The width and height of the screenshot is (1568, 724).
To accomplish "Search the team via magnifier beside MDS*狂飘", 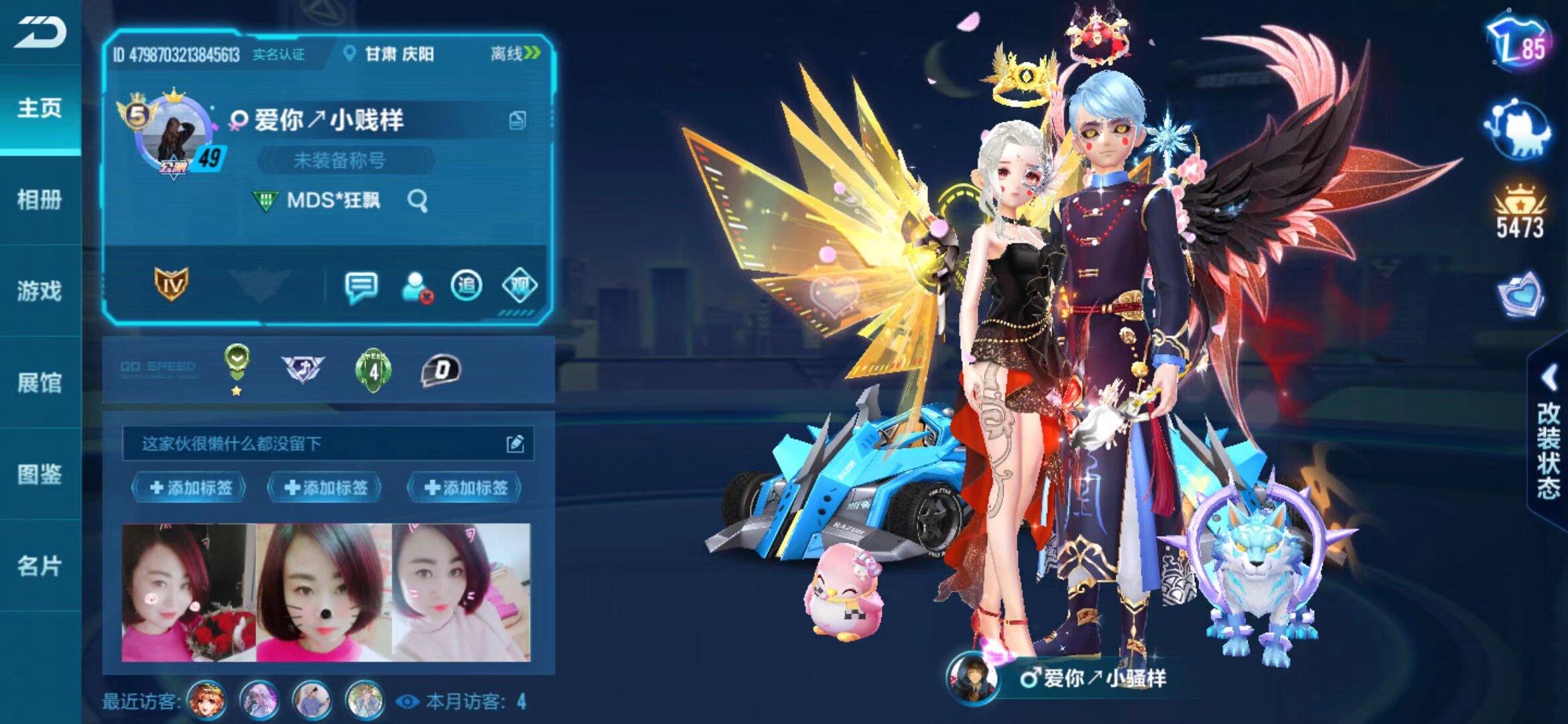I will click(419, 199).
